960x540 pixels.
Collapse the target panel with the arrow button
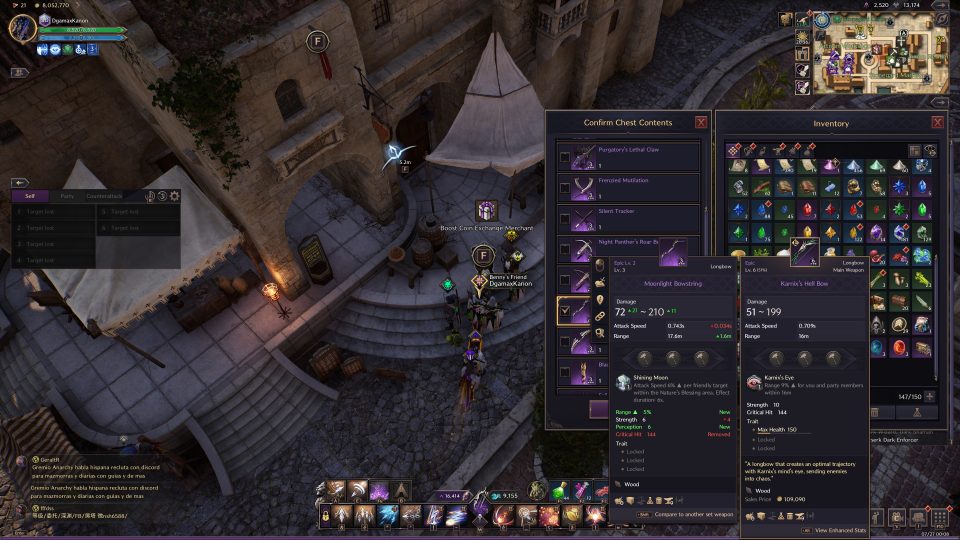[x=18, y=183]
